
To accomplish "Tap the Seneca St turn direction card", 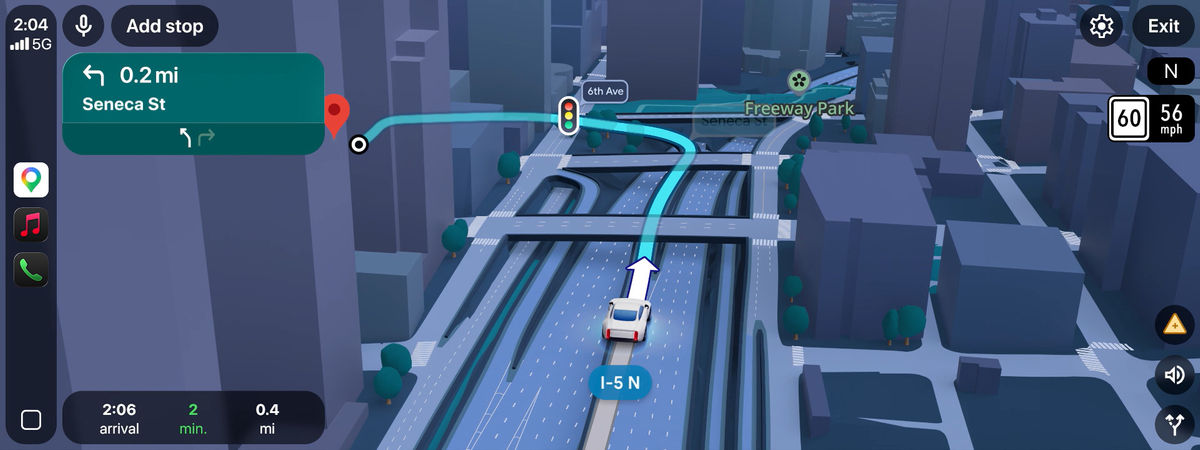I will (193, 103).
